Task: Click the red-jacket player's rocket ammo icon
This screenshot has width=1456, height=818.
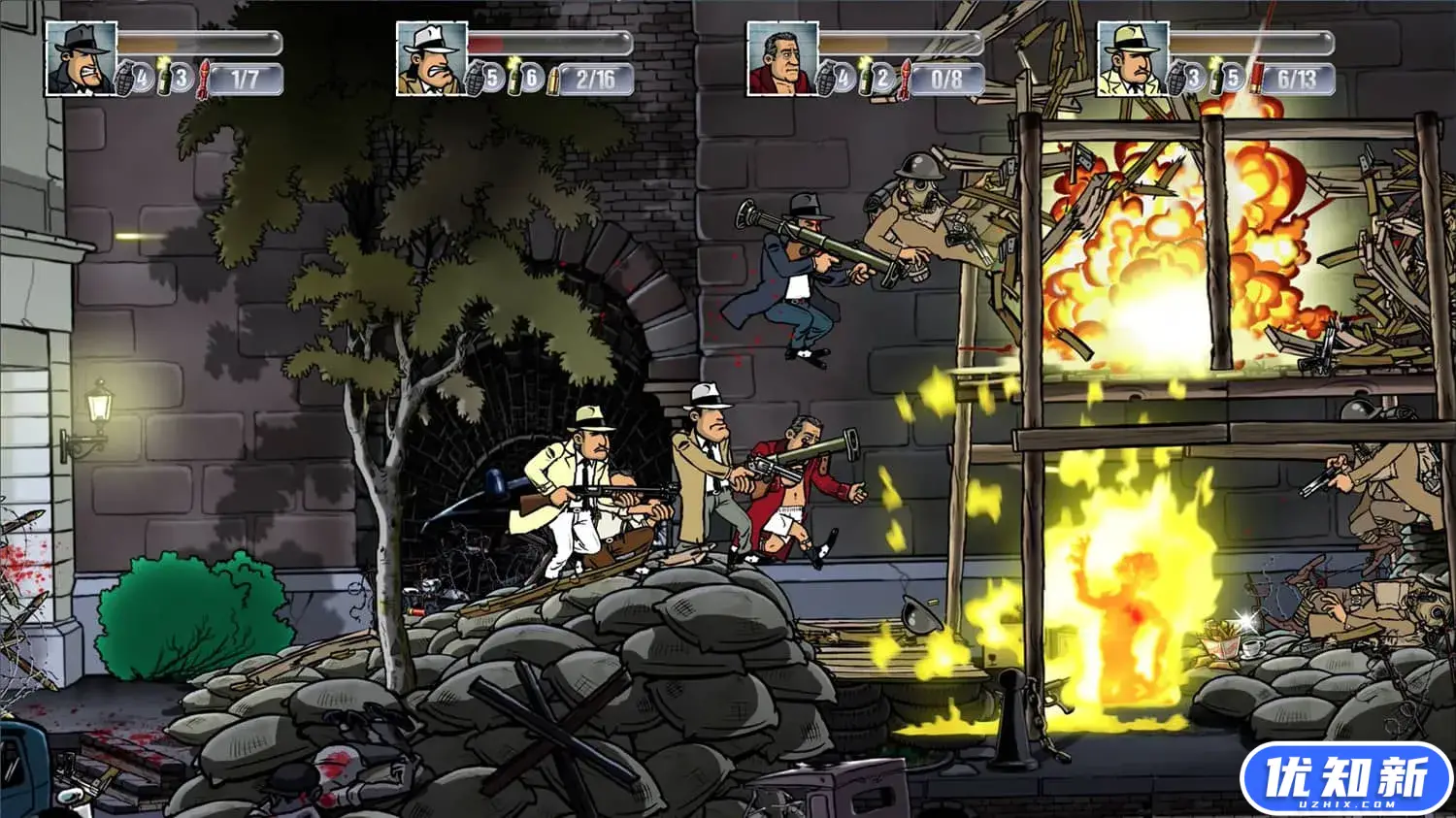Action: [906, 78]
